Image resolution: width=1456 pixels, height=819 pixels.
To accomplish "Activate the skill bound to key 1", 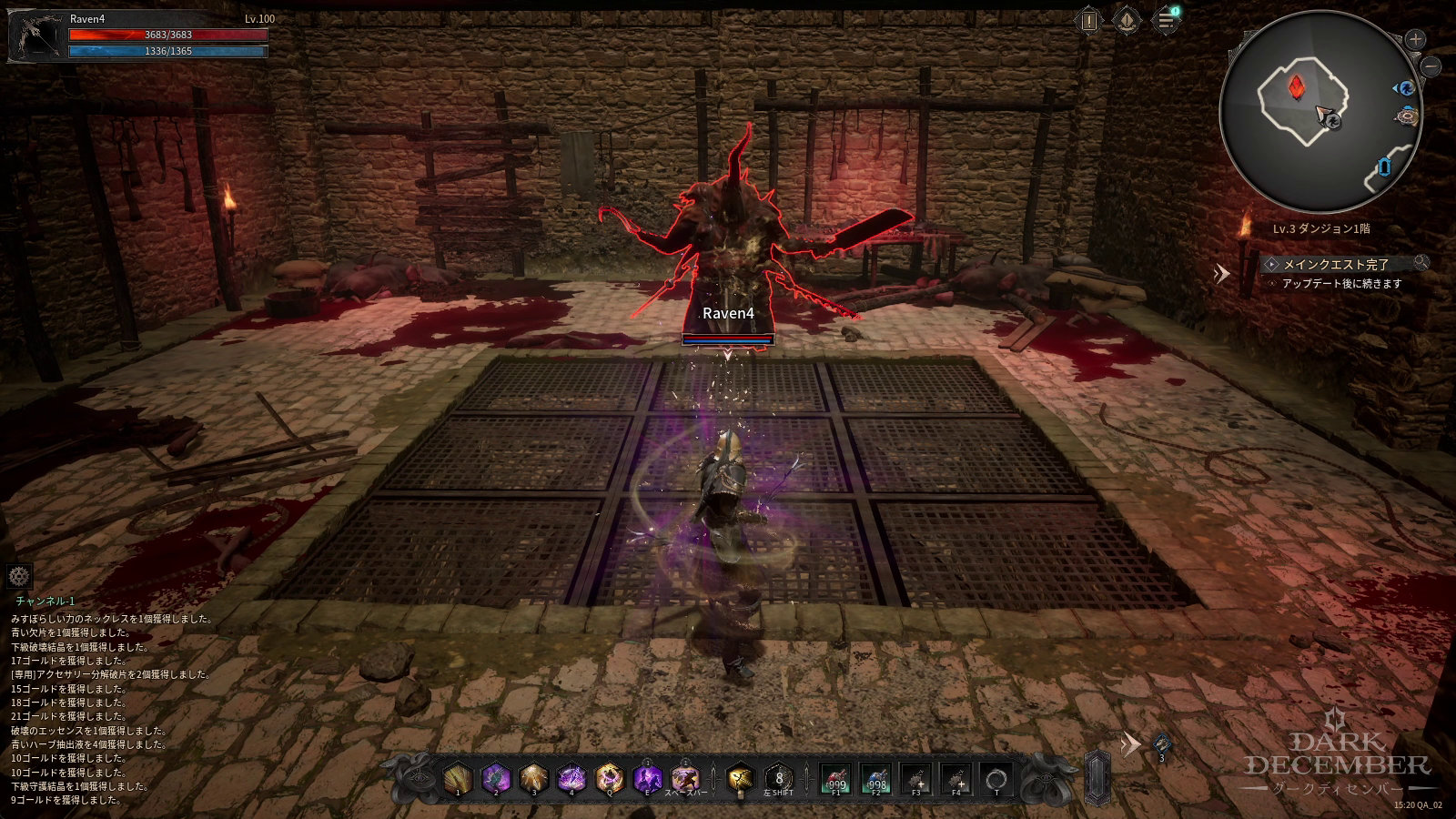I will (x=458, y=779).
